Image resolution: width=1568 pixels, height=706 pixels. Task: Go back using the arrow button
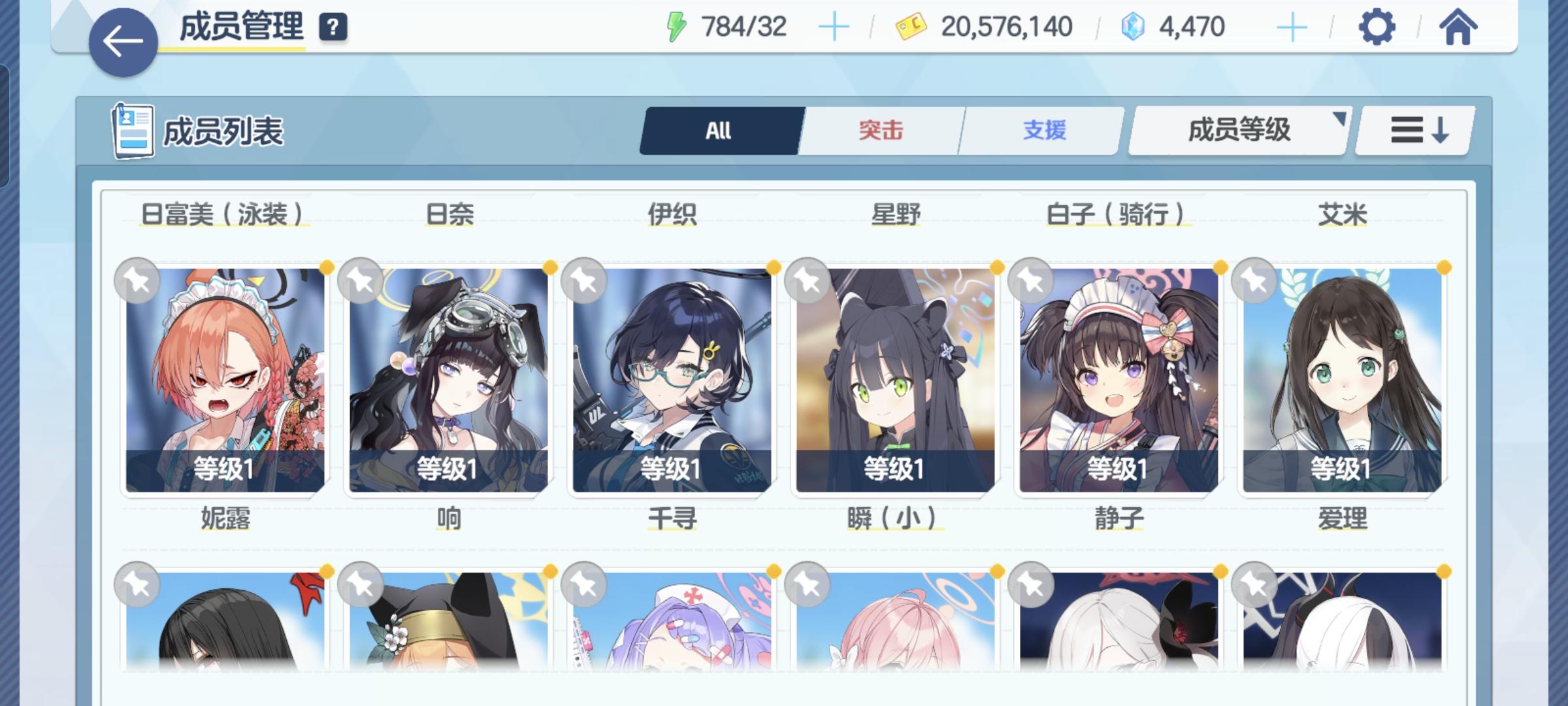[x=123, y=41]
